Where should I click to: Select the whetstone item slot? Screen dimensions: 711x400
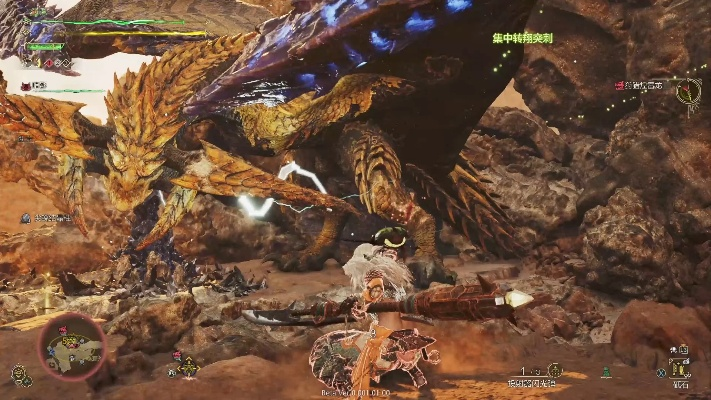[x=681, y=367]
